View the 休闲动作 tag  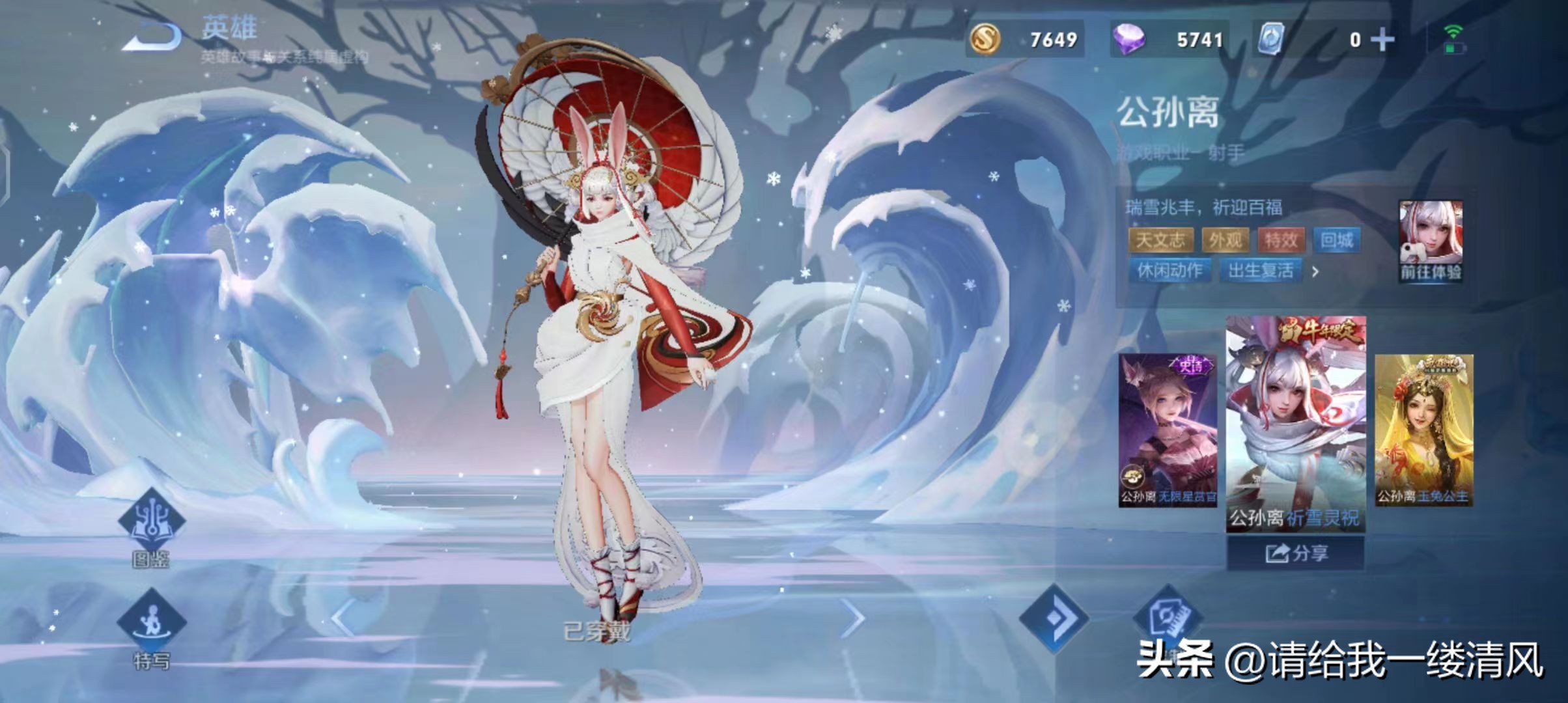[x=1169, y=270]
